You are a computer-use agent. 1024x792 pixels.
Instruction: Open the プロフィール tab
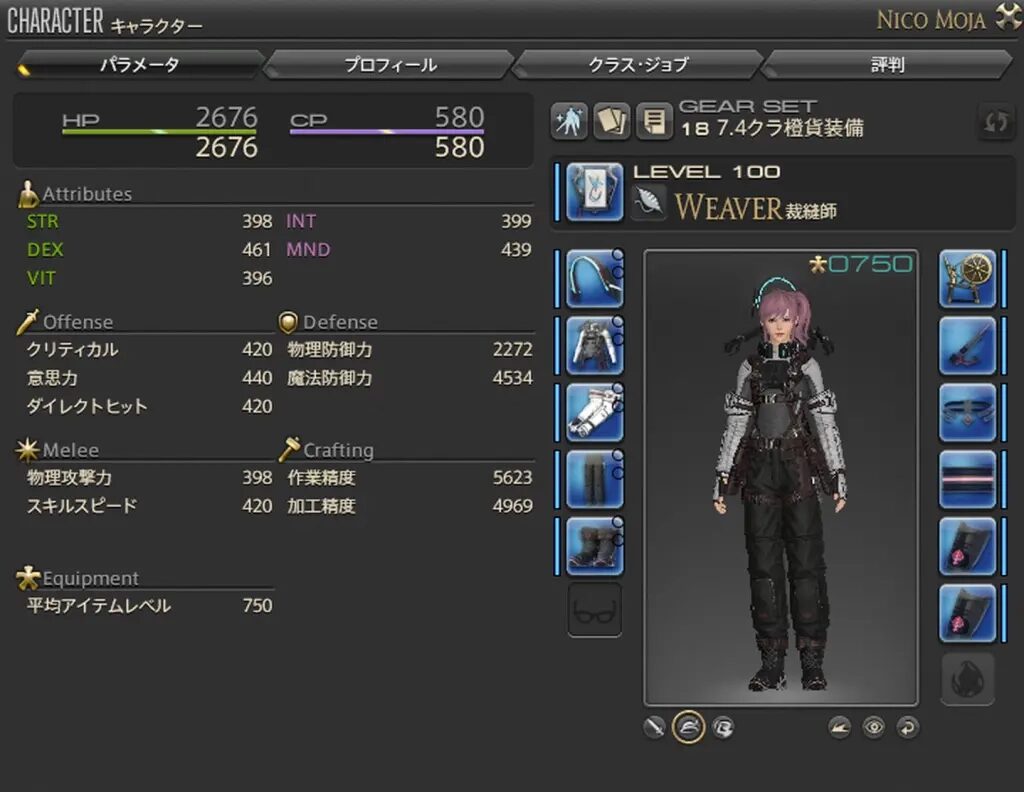(x=390, y=65)
